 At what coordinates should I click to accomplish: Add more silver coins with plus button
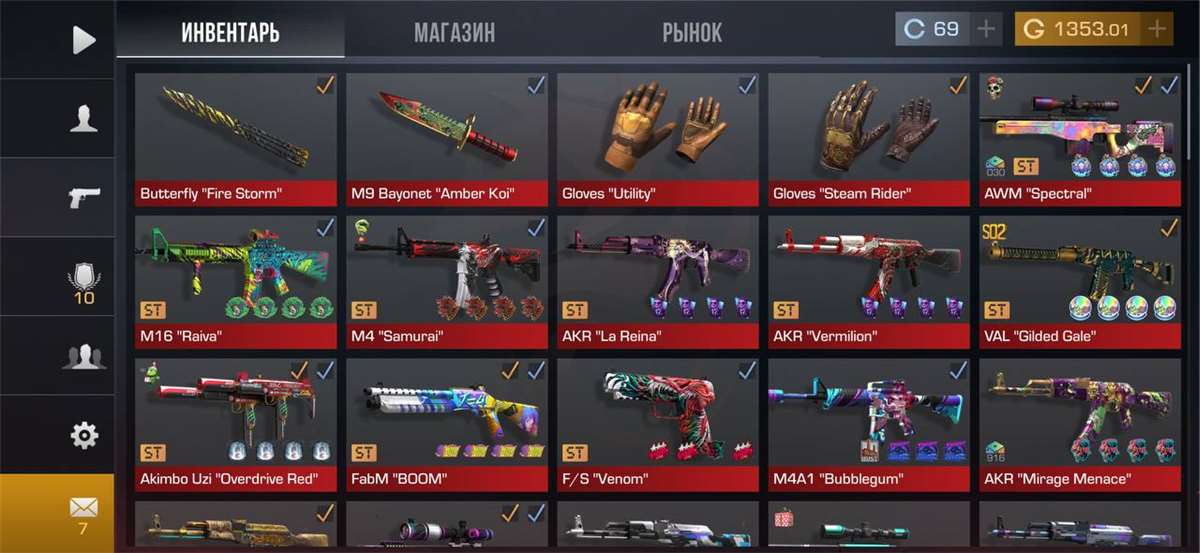tap(987, 29)
